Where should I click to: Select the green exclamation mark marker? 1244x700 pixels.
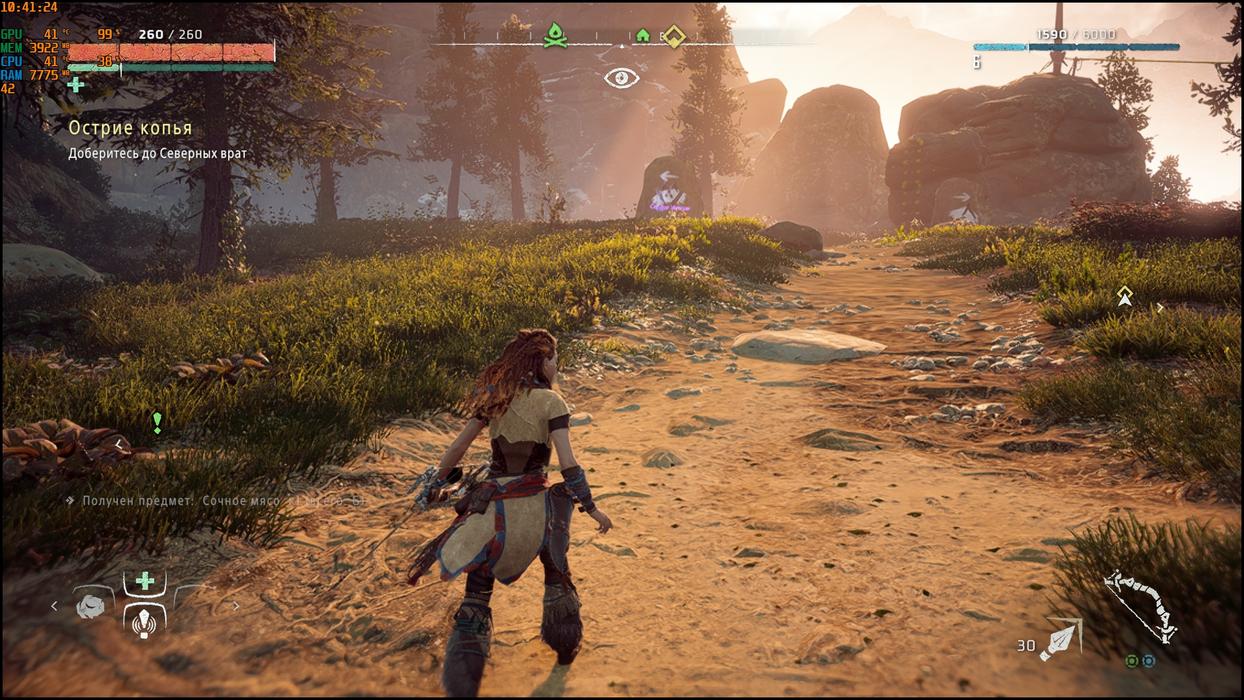157,422
